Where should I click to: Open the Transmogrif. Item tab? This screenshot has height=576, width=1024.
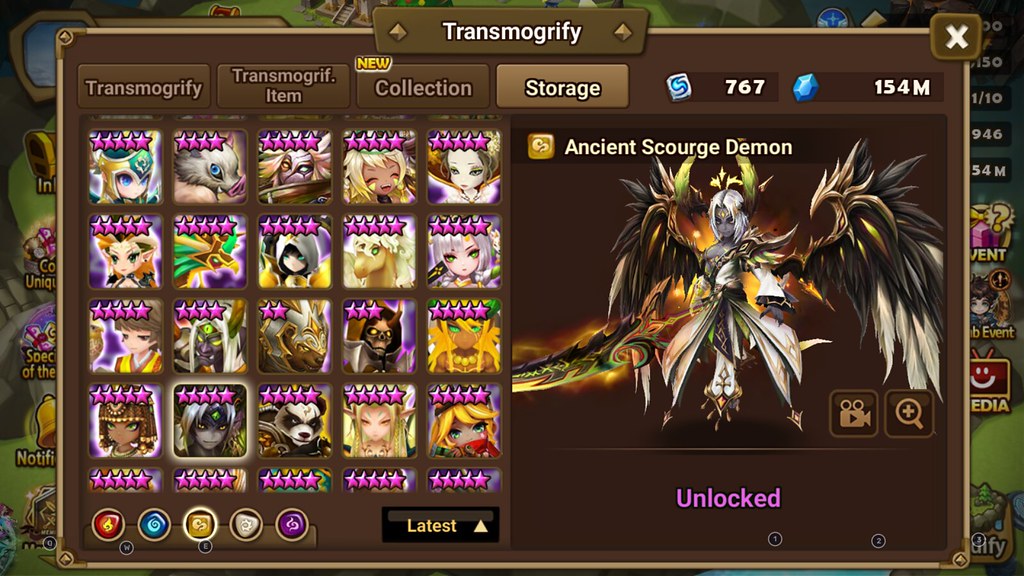pyautogui.click(x=283, y=87)
